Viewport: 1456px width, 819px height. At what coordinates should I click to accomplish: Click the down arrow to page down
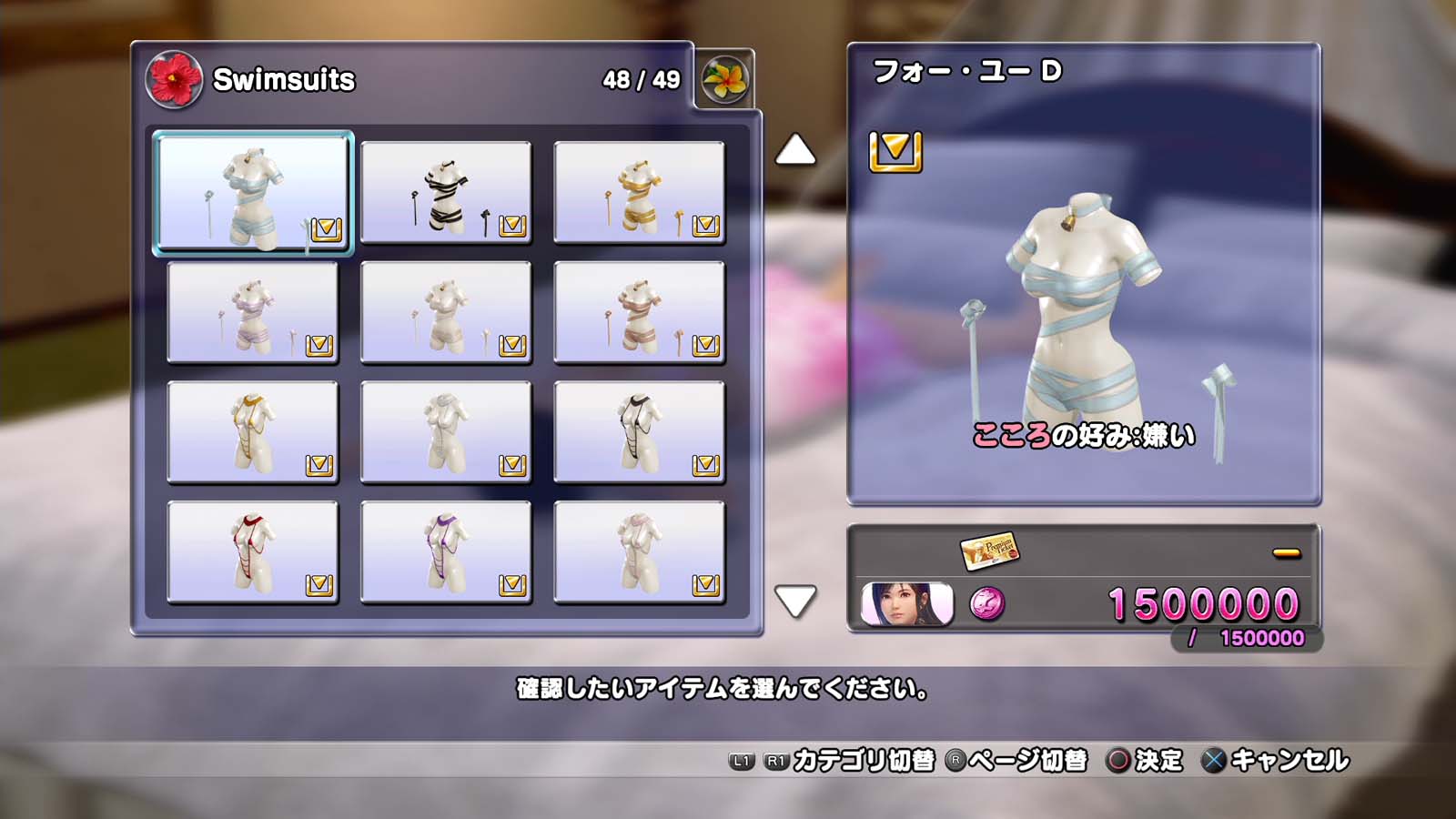point(795,601)
